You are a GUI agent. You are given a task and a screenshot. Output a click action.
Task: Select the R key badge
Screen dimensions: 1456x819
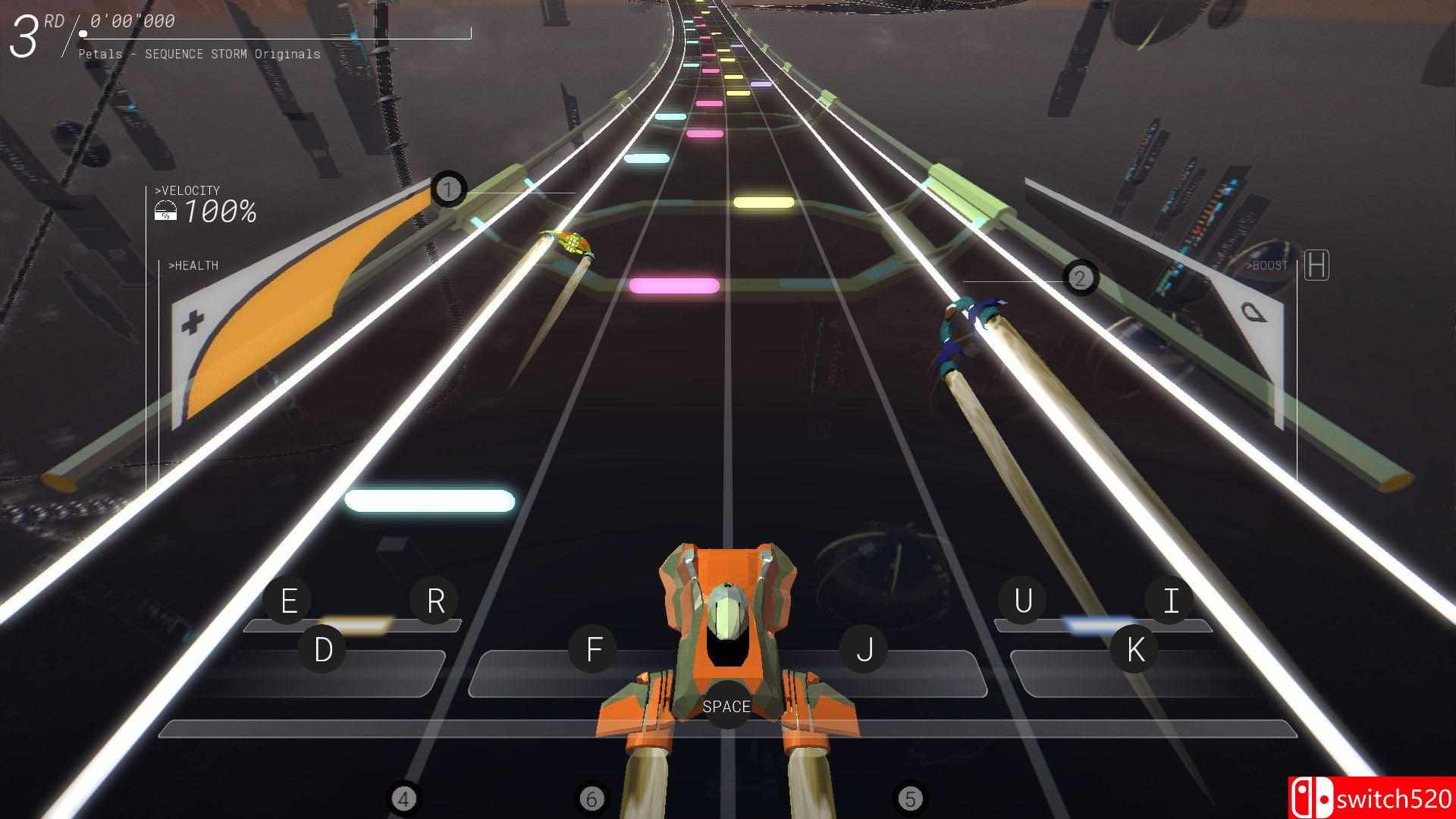(435, 599)
